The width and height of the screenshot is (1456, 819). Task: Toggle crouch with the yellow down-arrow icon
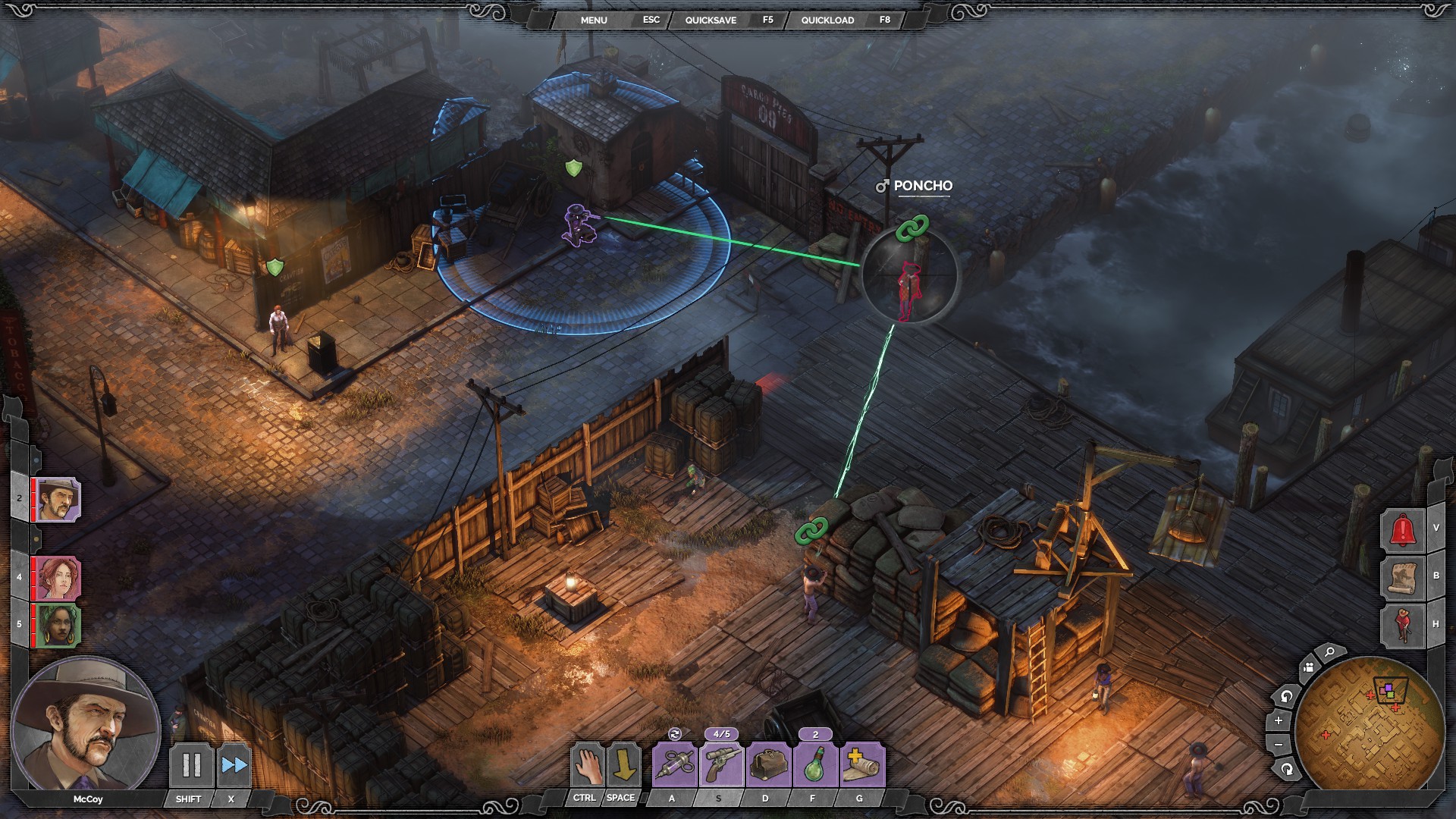623,765
